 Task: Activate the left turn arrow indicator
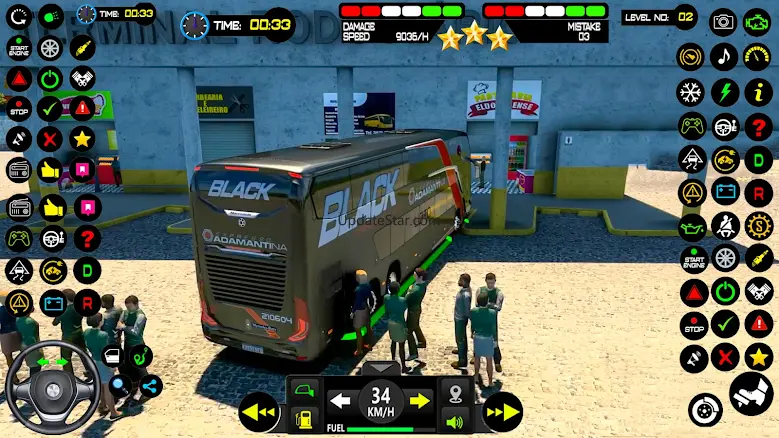tap(340, 401)
